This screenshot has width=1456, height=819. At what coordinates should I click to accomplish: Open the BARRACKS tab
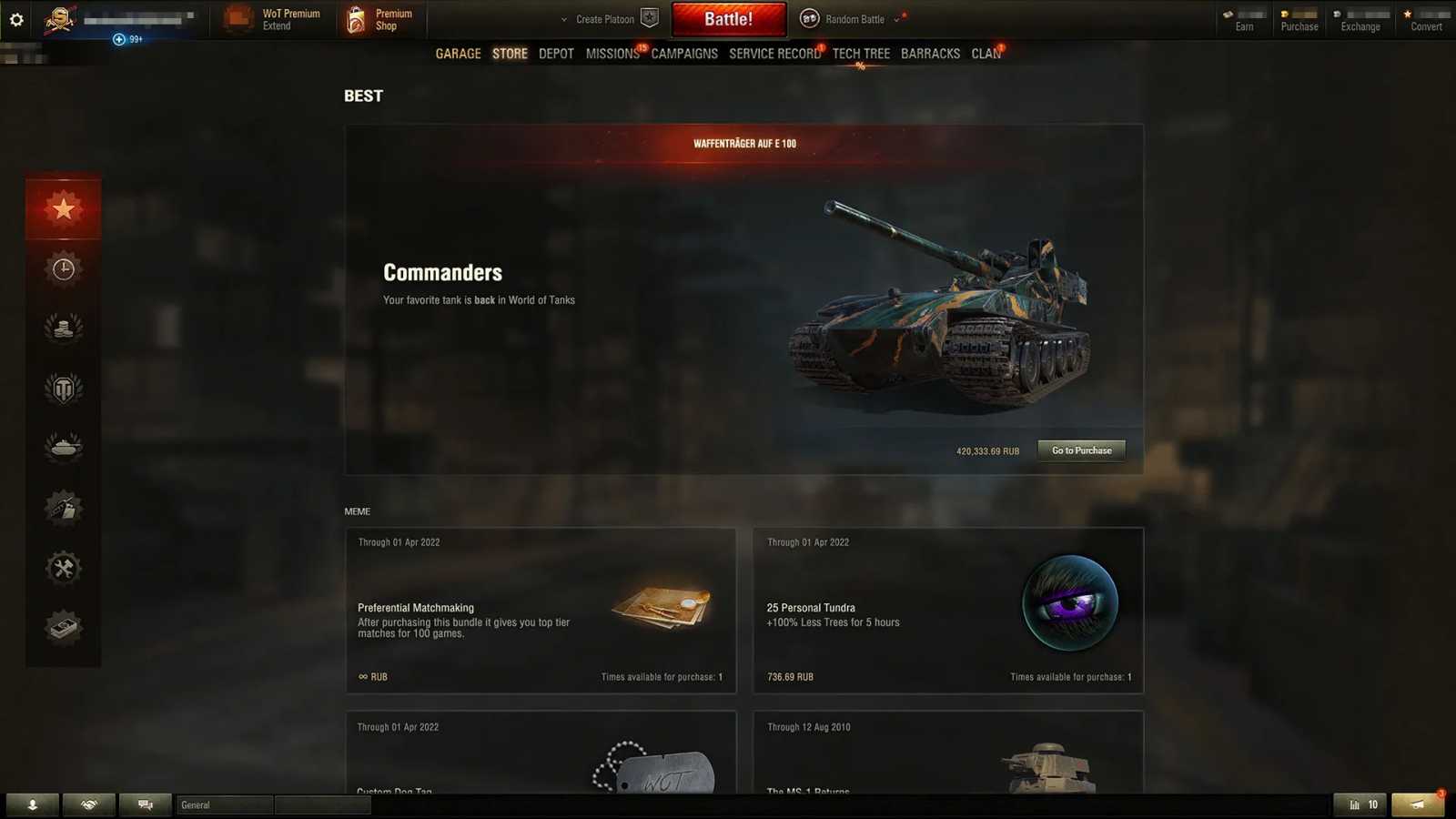coord(930,54)
